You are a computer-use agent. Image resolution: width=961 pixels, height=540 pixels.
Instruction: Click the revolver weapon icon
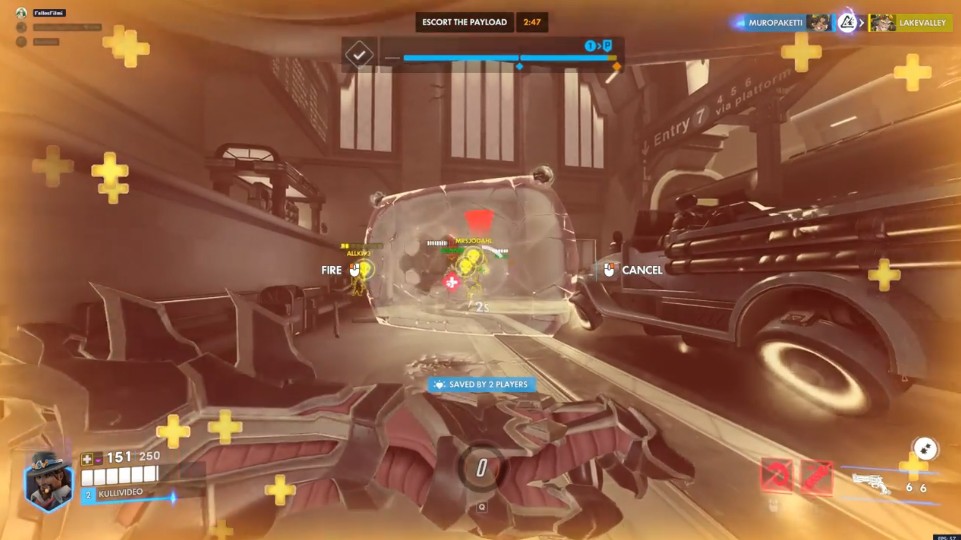(x=874, y=486)
